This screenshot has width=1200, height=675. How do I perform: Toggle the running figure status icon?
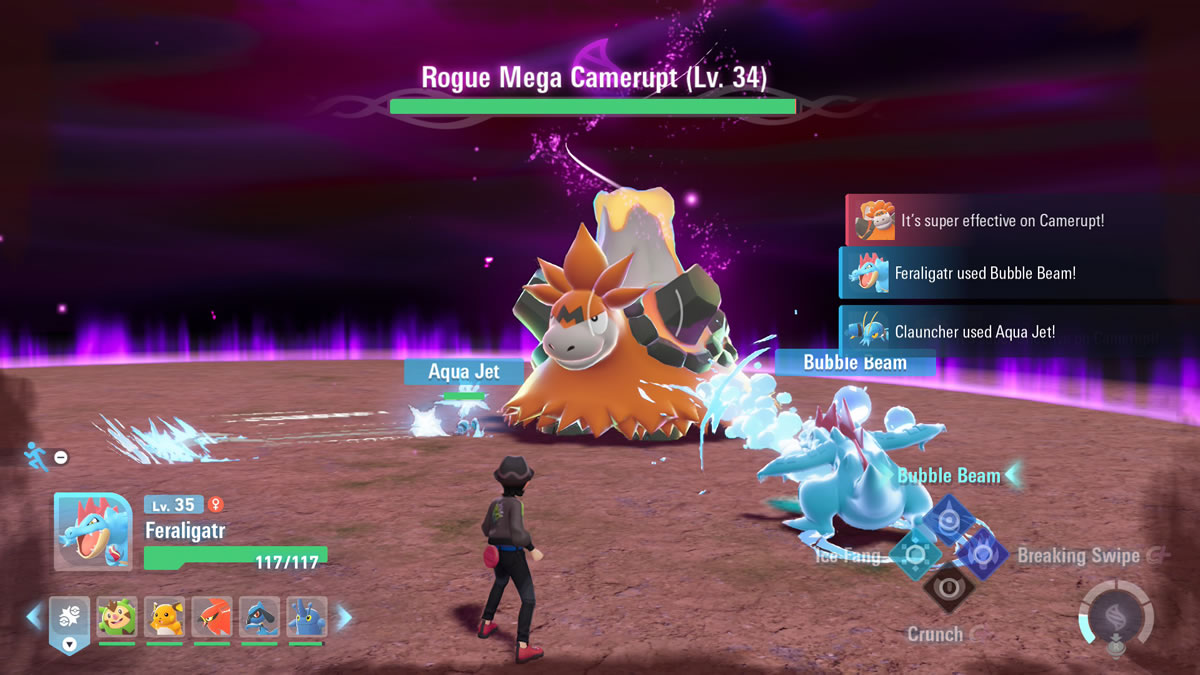pyautogui.click(x=34, y=455)
